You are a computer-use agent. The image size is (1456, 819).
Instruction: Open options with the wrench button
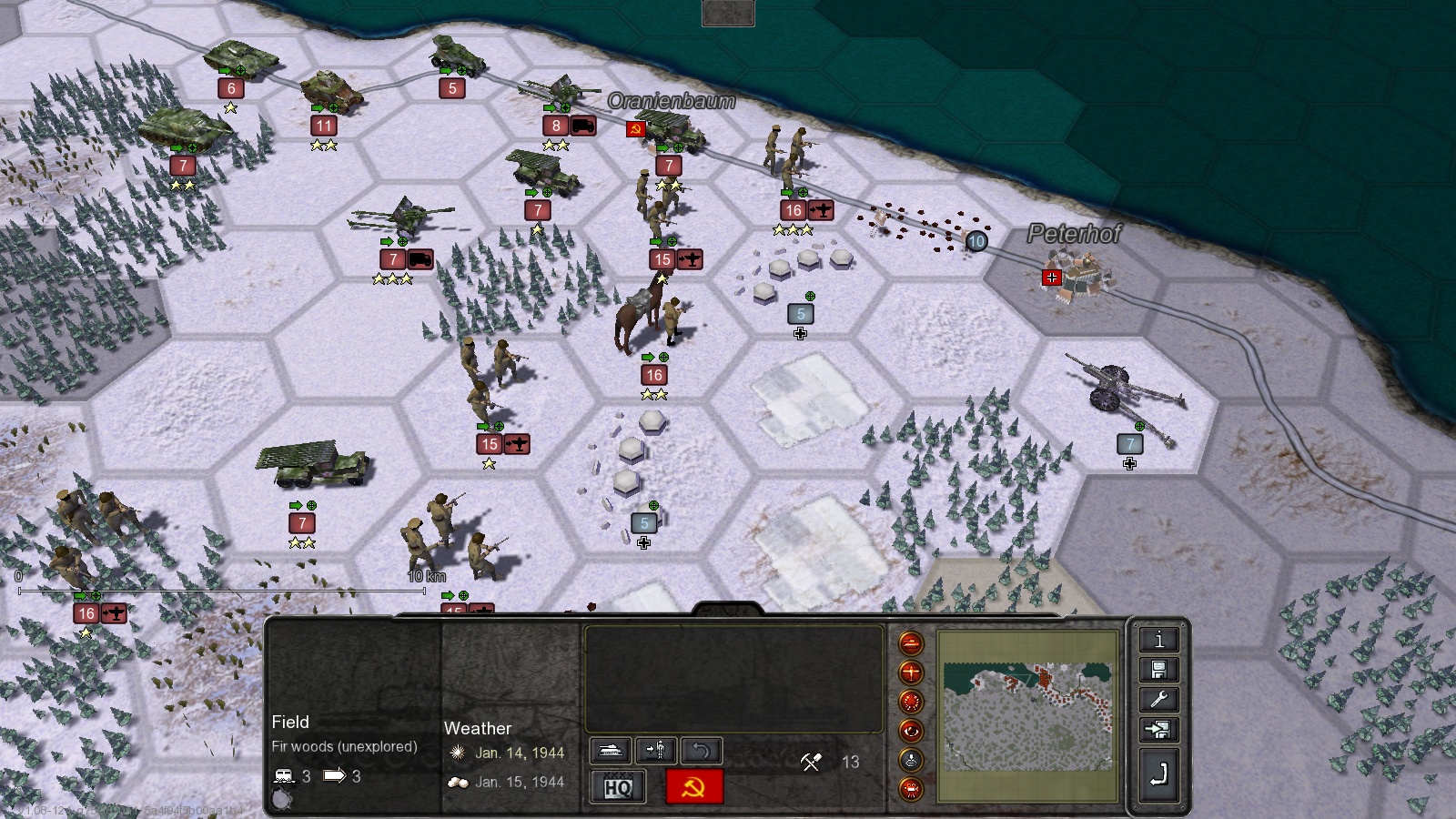pos(1158,700)
